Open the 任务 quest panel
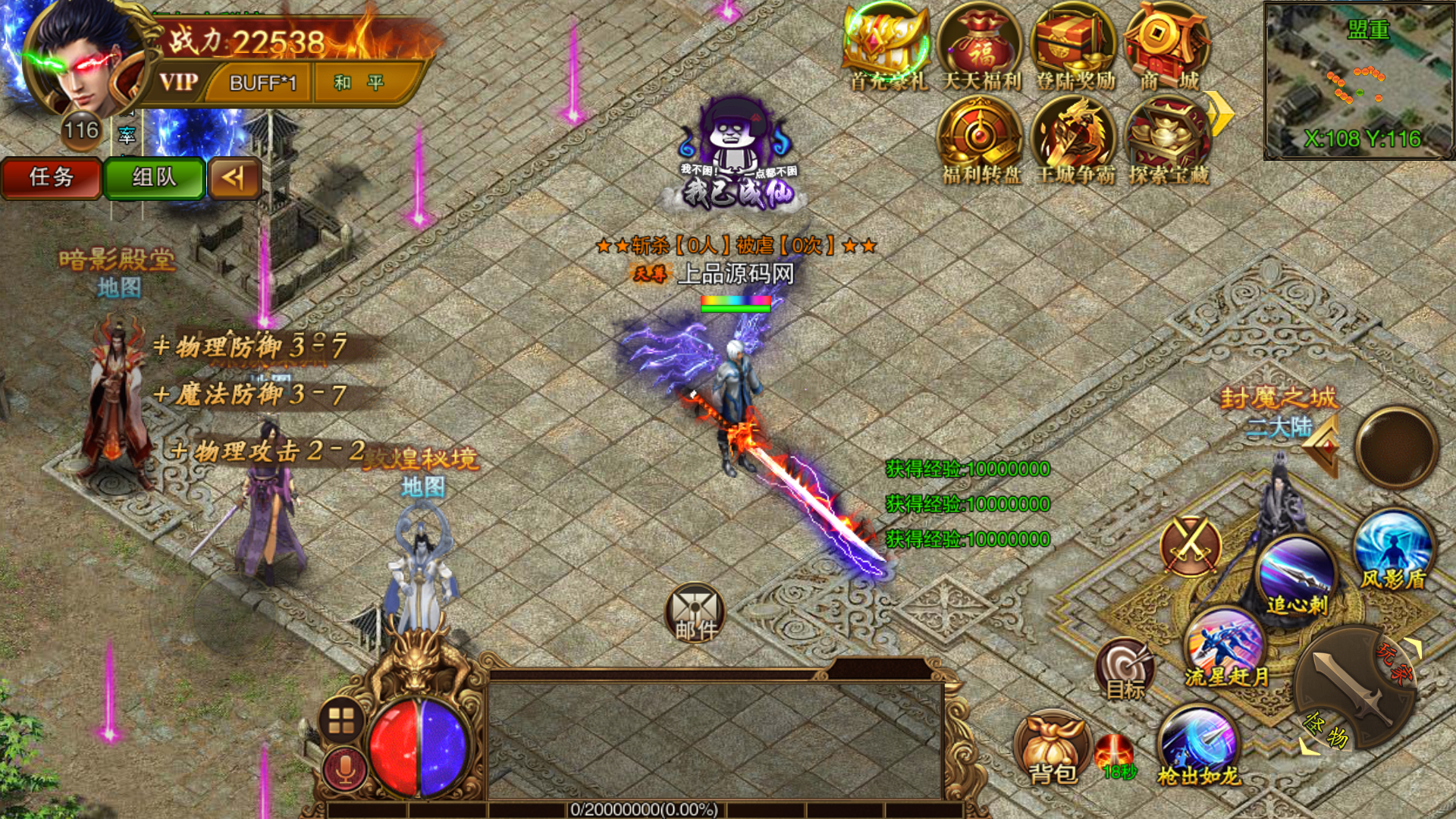1456x819 pixels. click(x=51, y=177)
